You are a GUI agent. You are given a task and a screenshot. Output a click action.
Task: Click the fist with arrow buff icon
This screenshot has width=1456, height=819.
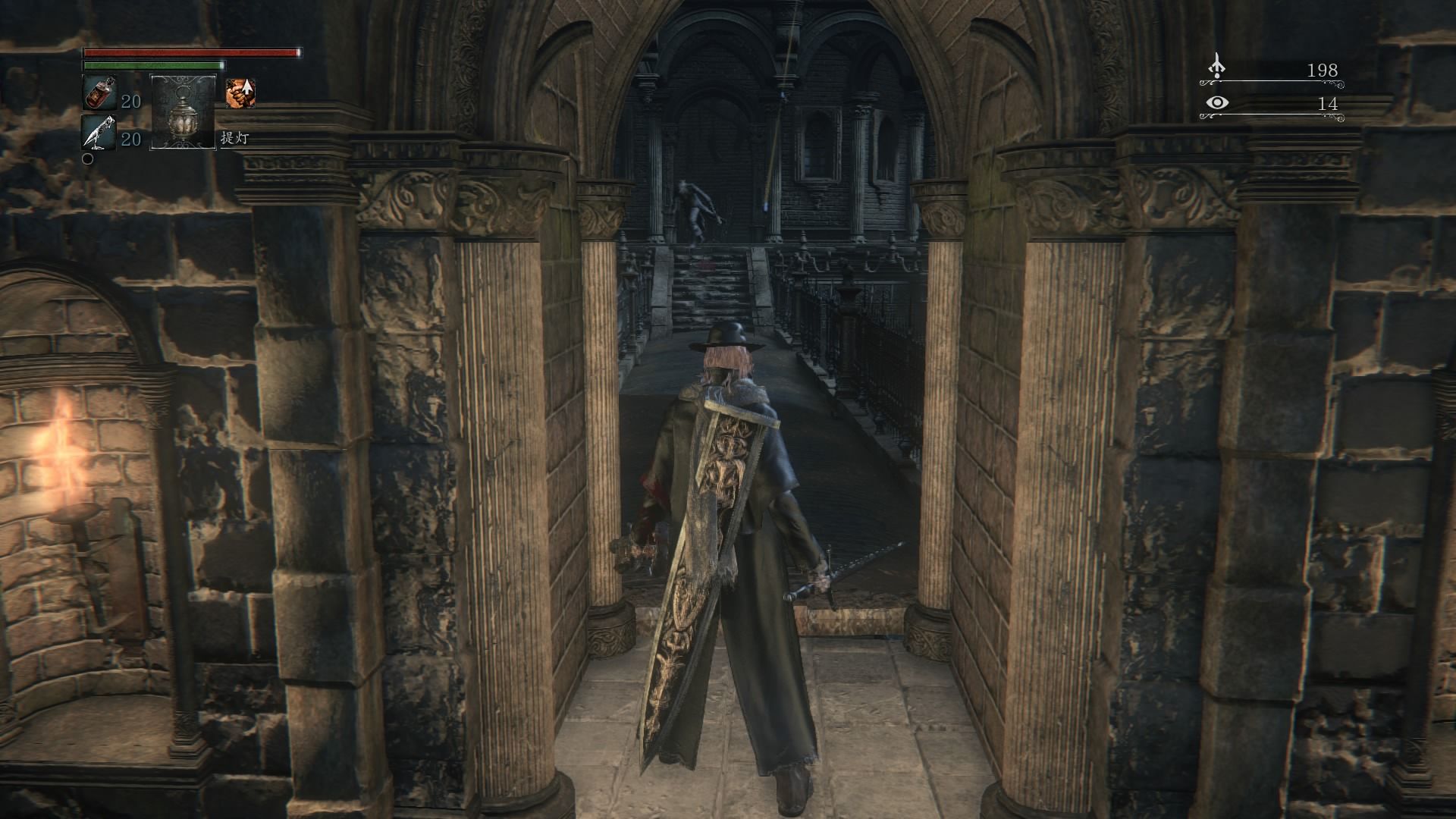click(x=240, y=93)
